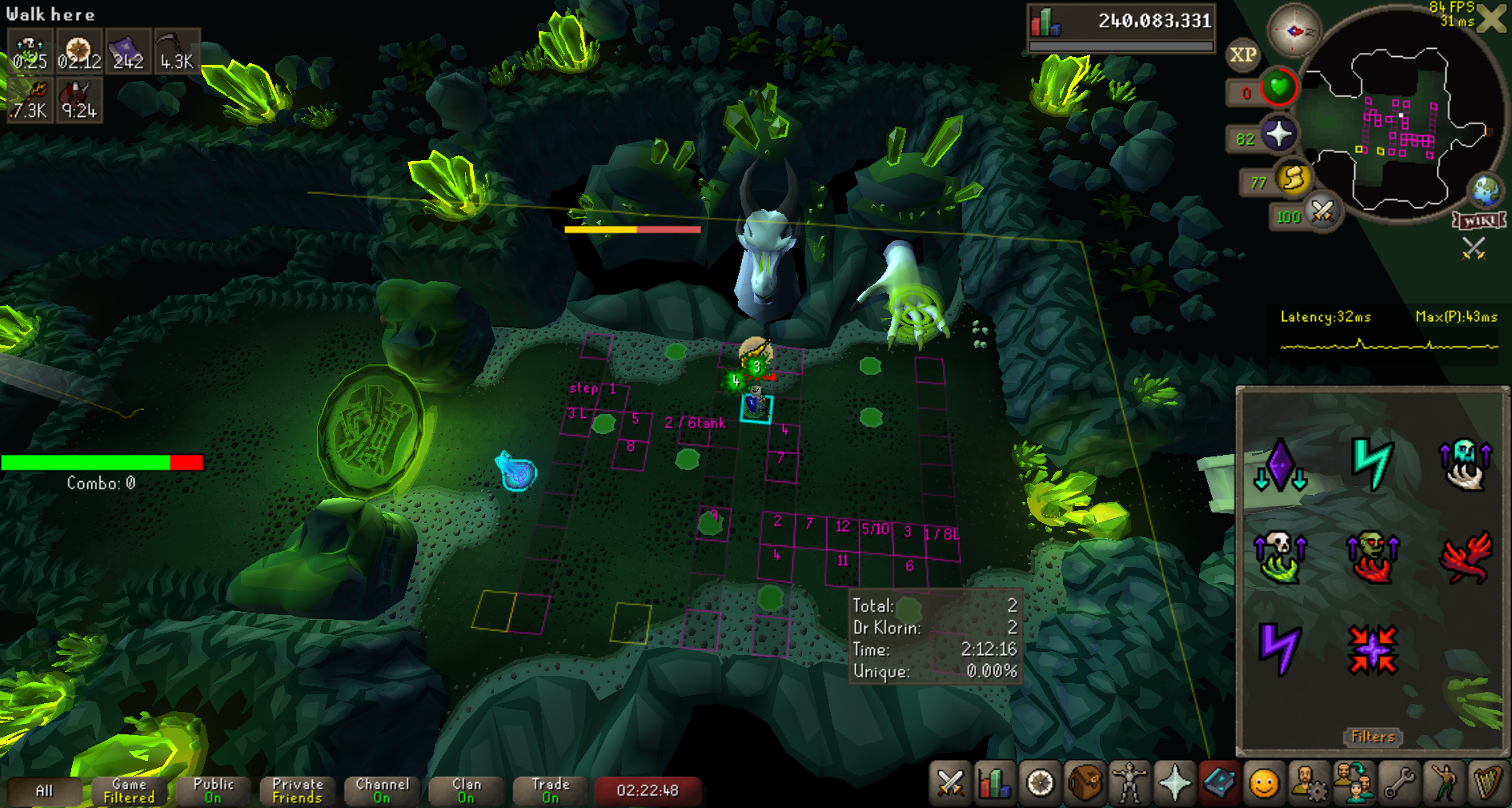
Task: Open the skills bar-chart tab
Action: coord(994,783)
